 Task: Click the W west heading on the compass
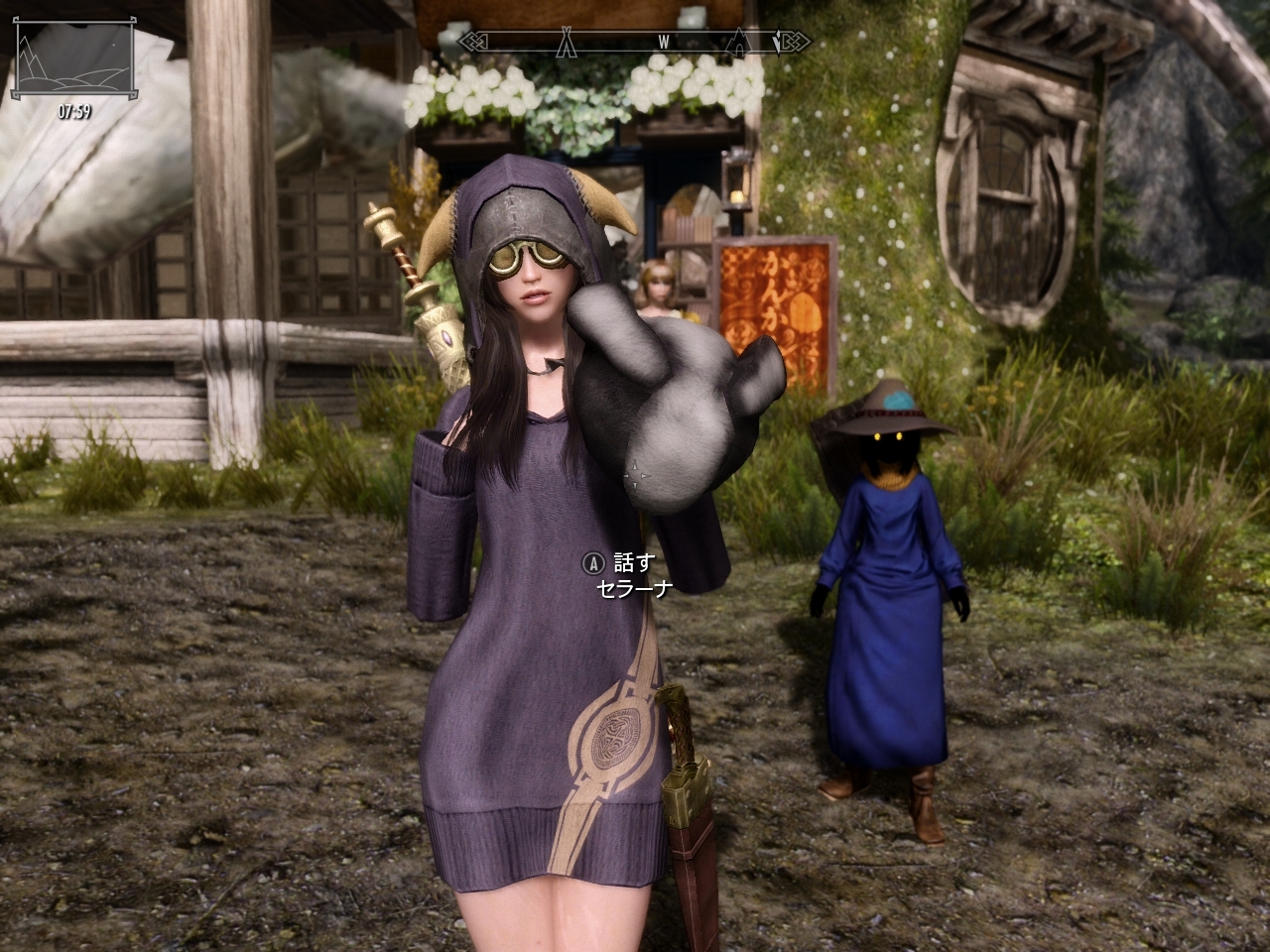click(663, 42)
